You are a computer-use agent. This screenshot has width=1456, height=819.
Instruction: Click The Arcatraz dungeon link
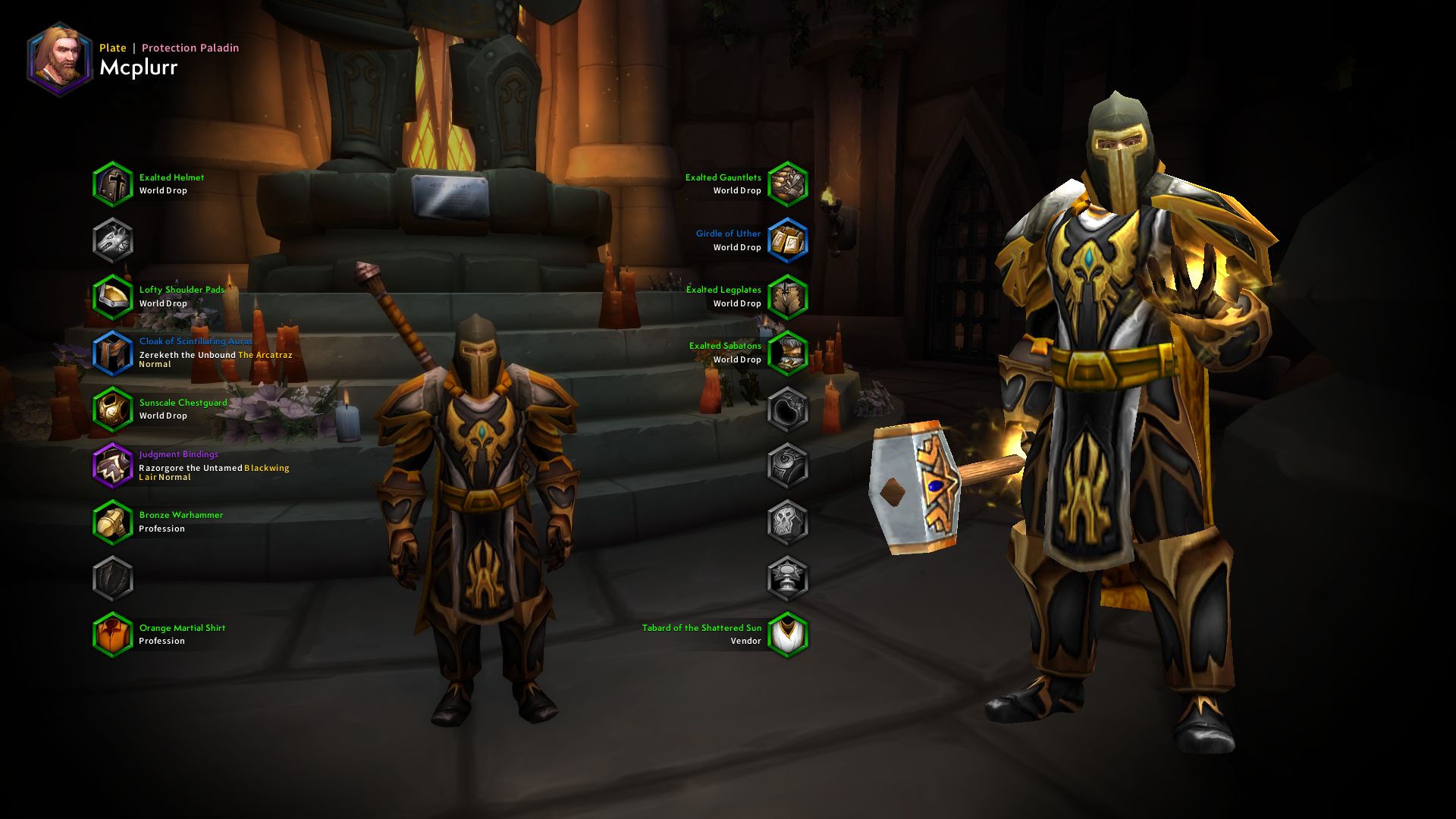264,353
